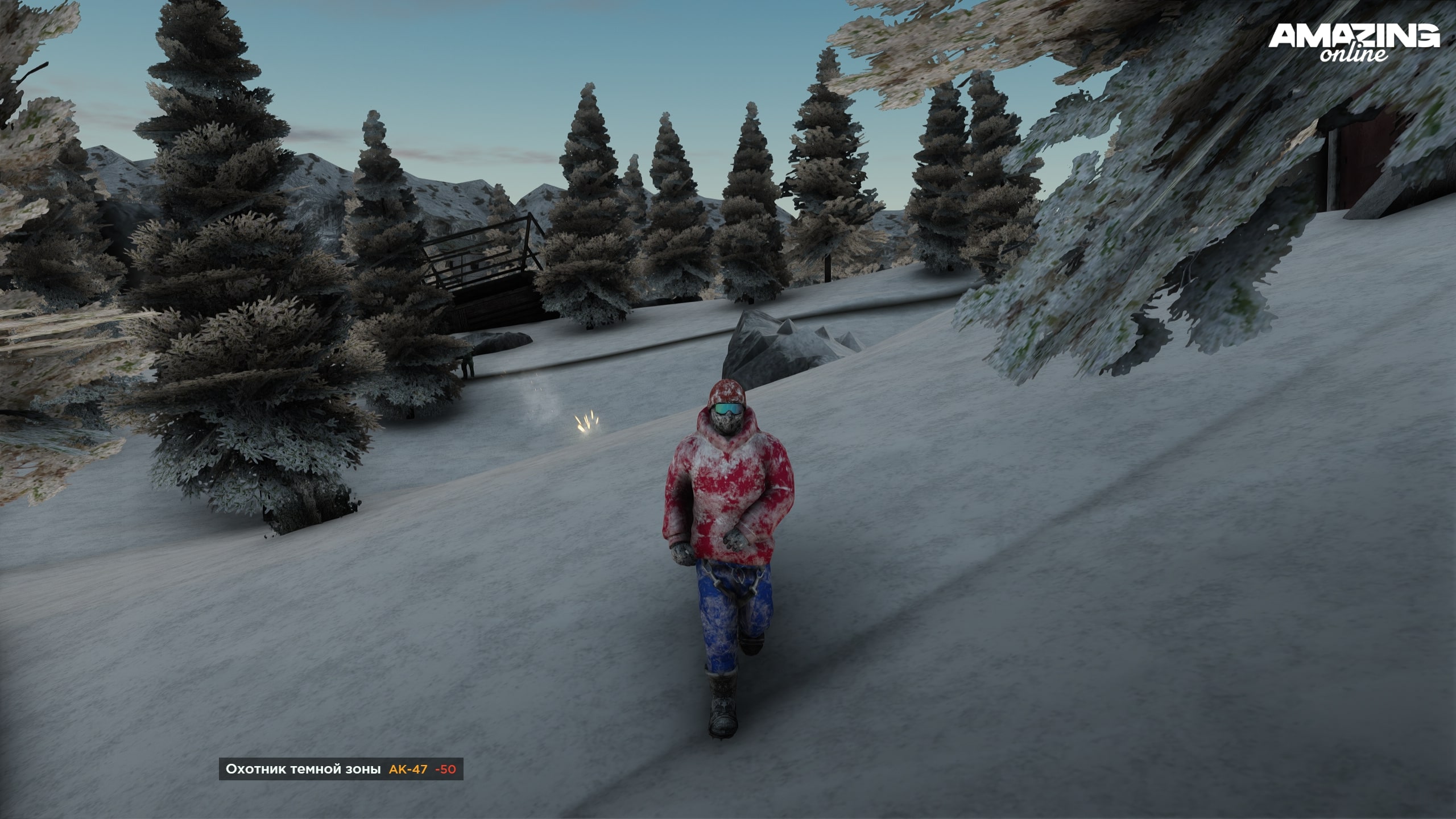Image resolution: width=1456 pixels, height=819 pixels.
Task: Select the Охотник темной зоны damage log entry
Action: pyautogui.click(x=341, y=770)
